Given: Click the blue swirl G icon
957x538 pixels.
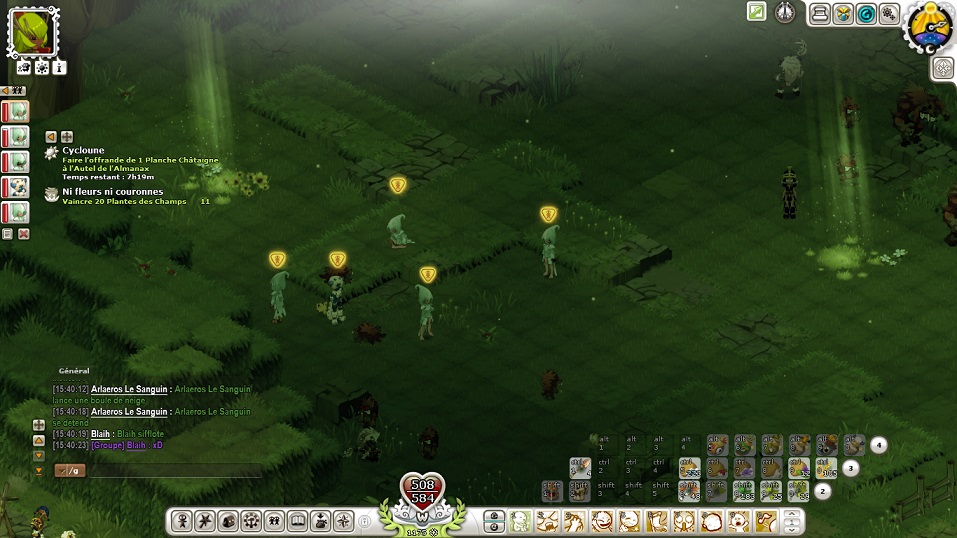Looking at the screenshot, I should [866, 14].
